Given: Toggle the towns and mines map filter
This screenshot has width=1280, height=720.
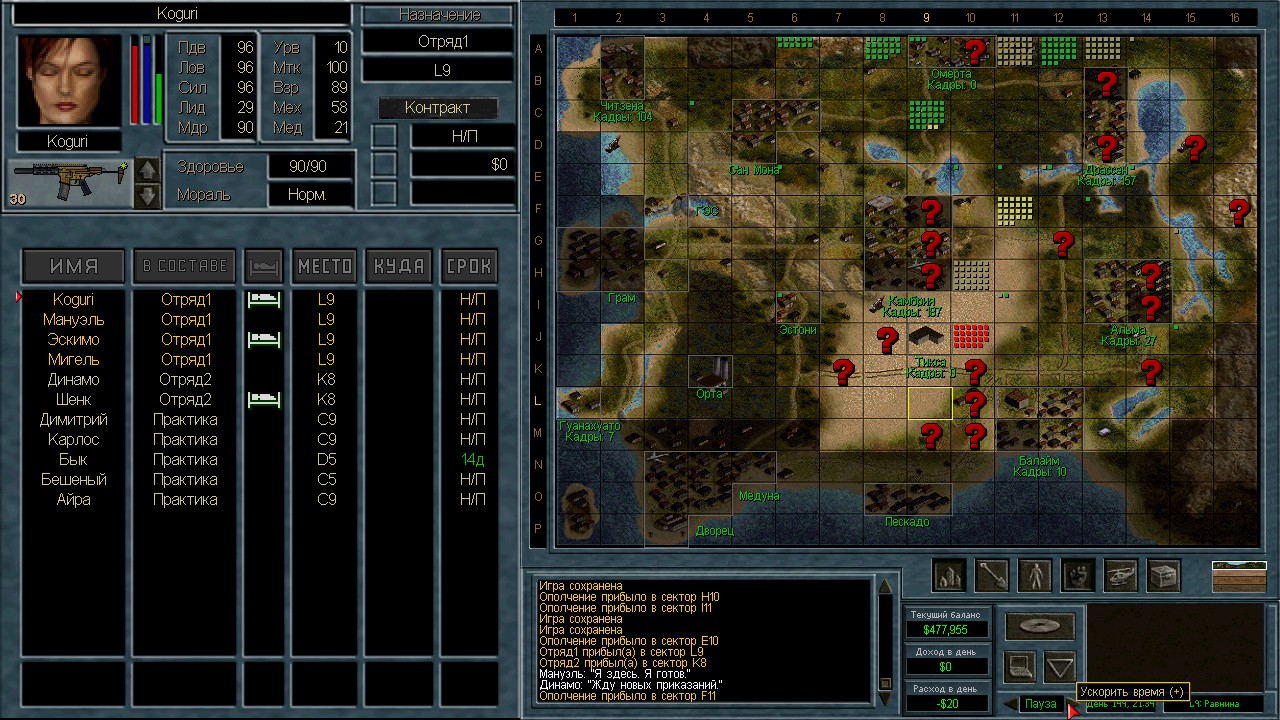Looking at the screenshot, I should 948,575.
